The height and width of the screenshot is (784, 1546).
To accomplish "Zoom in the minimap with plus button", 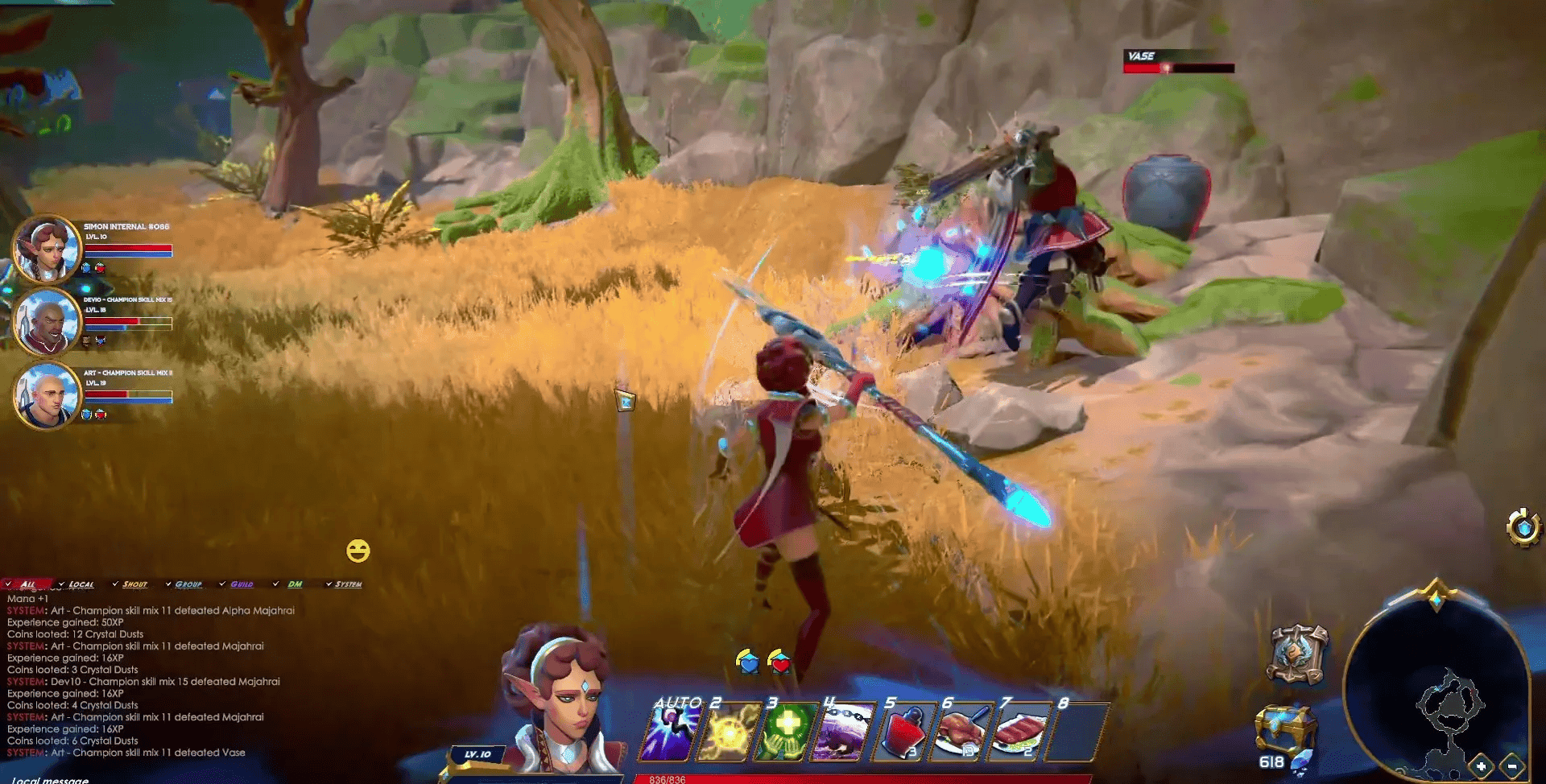I will click(1481, 766).
